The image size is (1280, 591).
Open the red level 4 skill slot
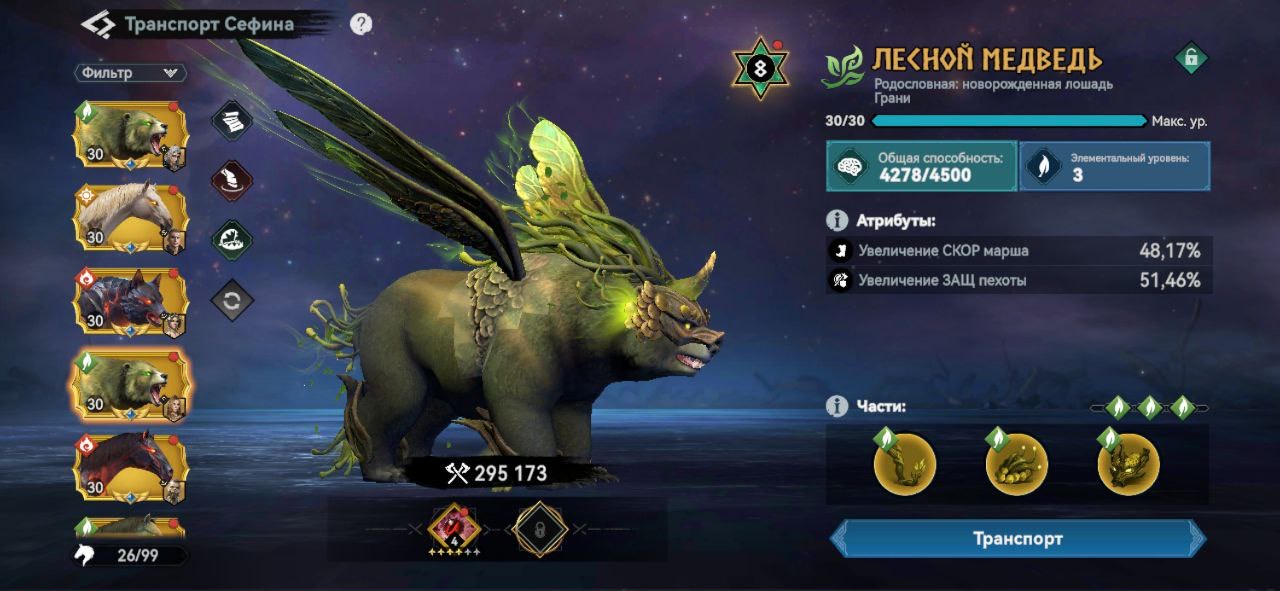pyautogui.click(x=454, y=529)
